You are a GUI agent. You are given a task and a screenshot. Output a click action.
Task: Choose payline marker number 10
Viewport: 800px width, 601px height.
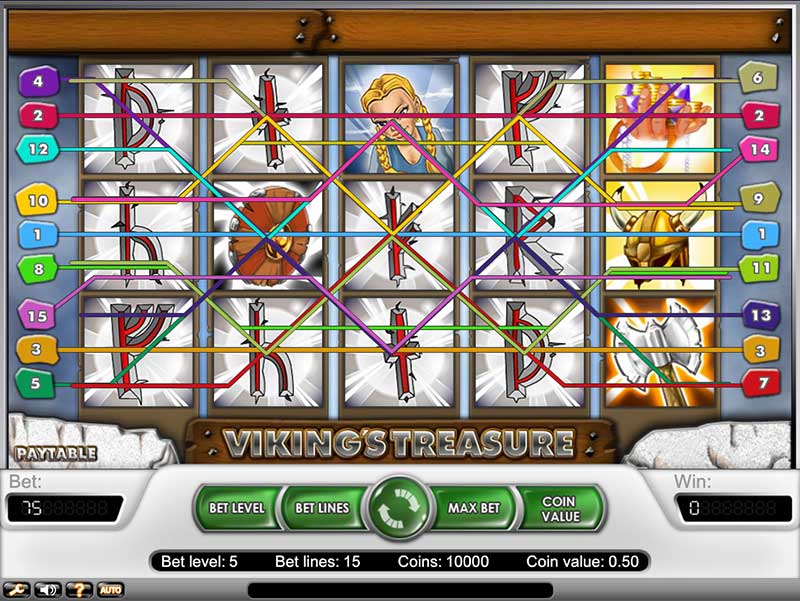click(x=37, y=202)
